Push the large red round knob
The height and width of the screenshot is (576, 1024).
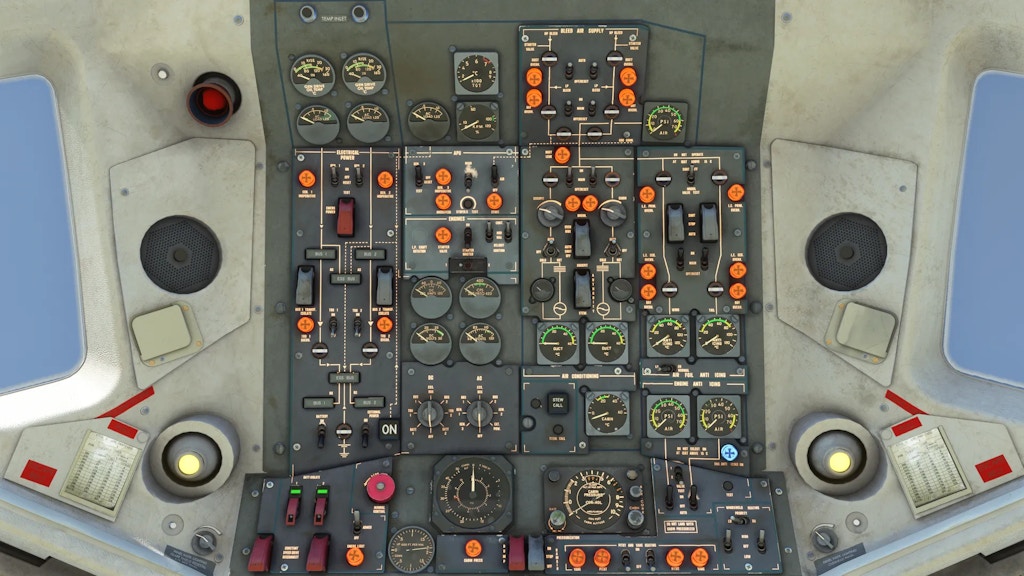pyautogui.click(x=380, y=487)
